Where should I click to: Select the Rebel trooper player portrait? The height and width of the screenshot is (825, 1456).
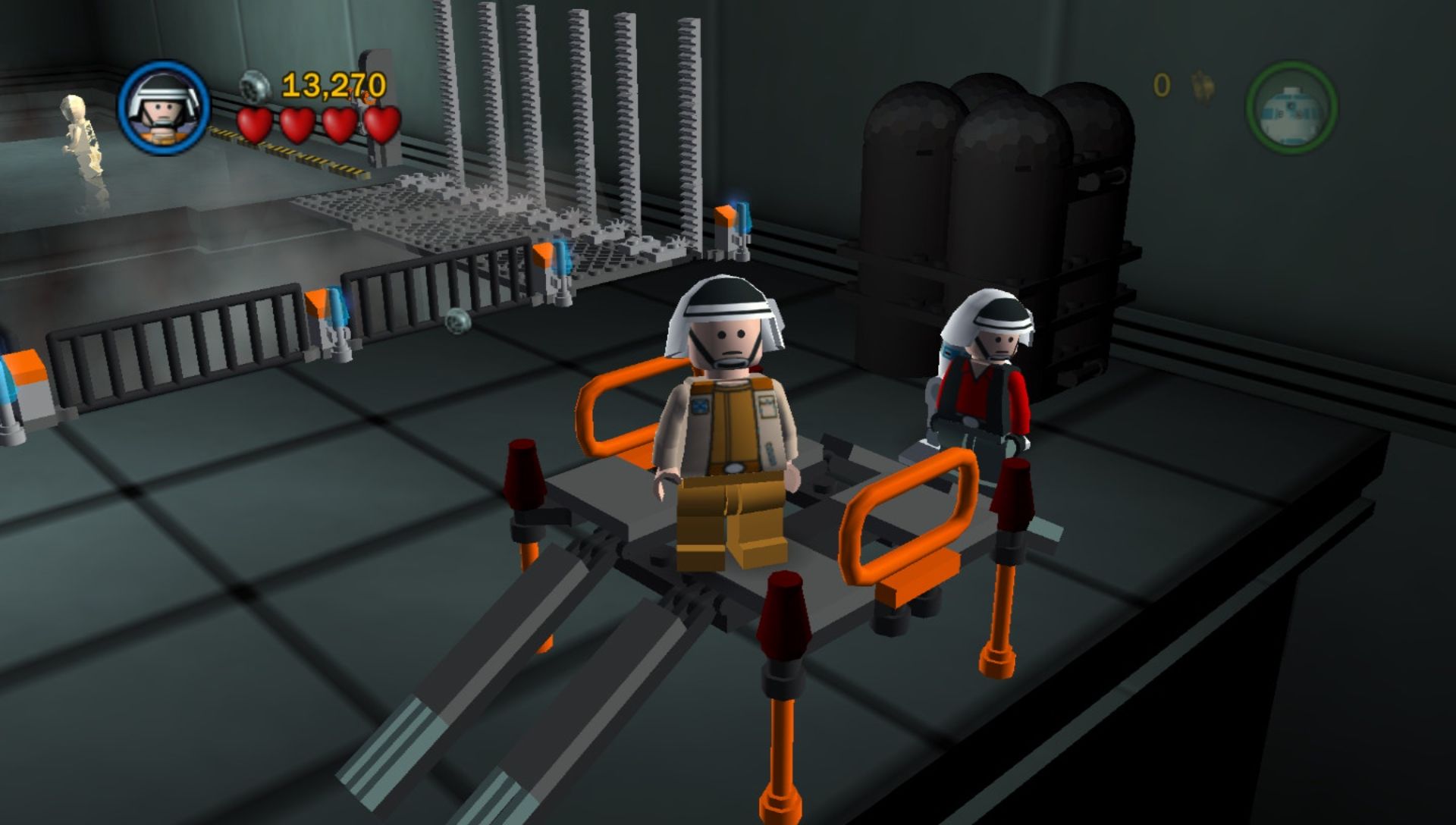pyautogui.click(x=164, y=108)
